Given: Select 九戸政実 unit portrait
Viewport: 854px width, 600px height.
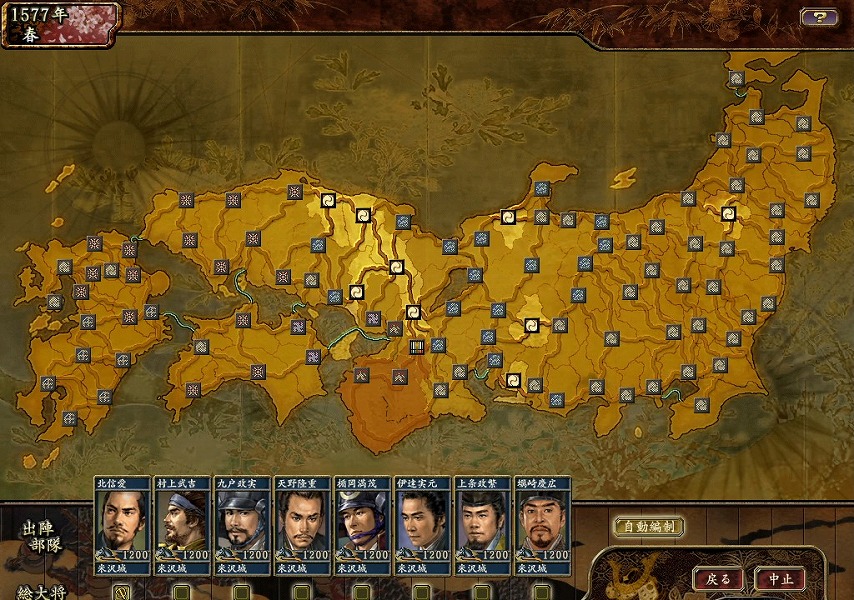Looking at the screenshot, I should pos(242,524).
